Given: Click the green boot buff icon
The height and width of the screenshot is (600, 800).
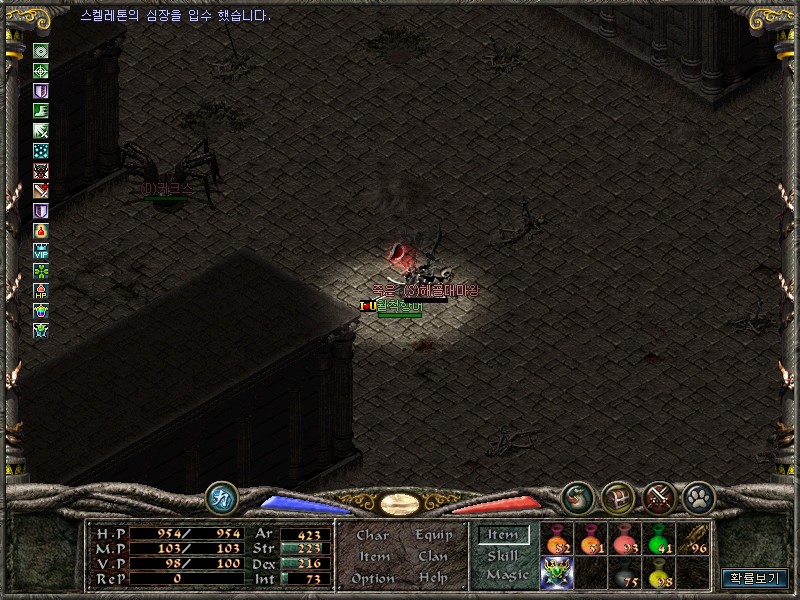Looking at the screenshot, I should [41, 111].
